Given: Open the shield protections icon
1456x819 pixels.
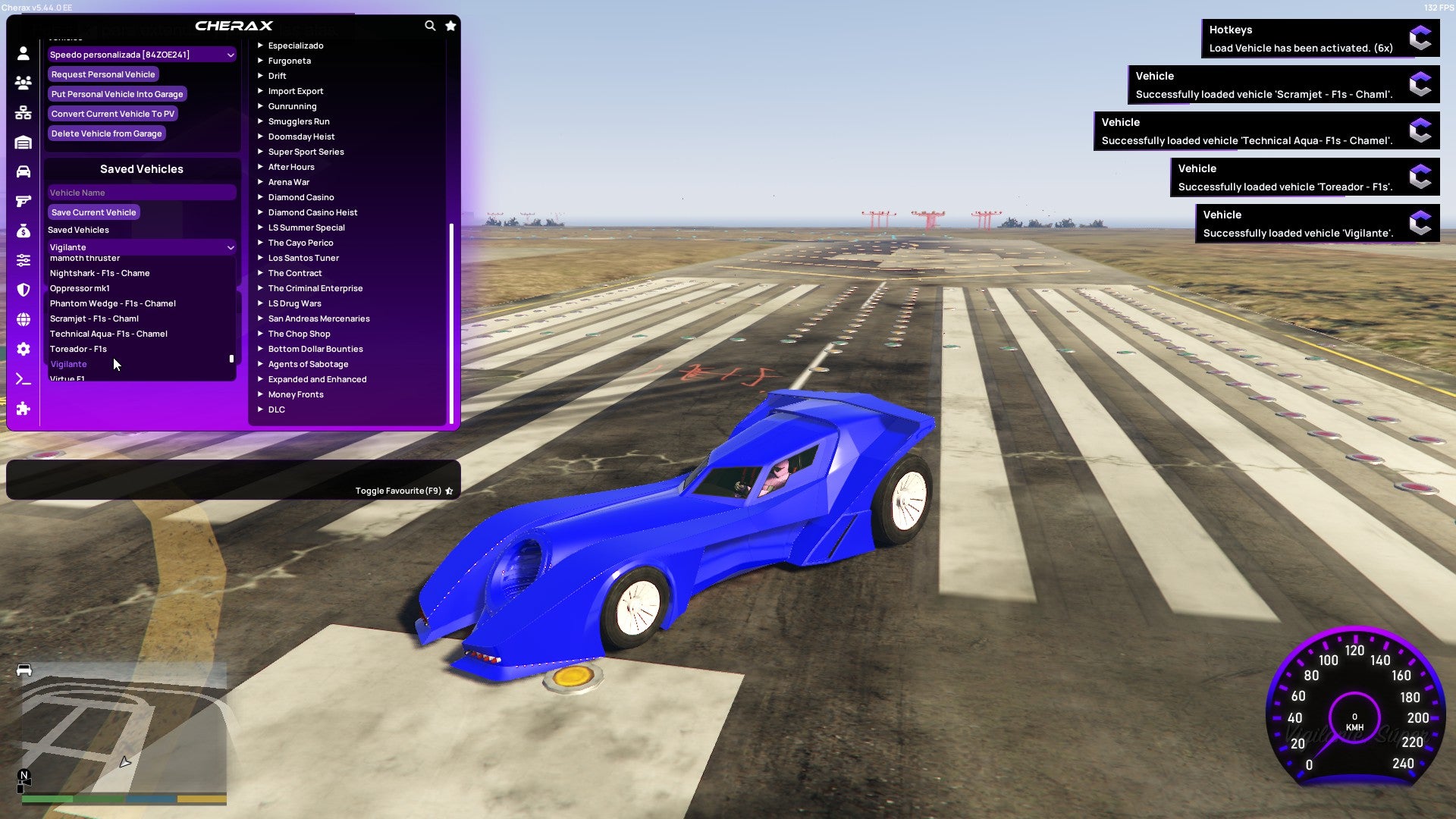Looking at the screenshot, I should pyautogui.click(x=23, y=288).
